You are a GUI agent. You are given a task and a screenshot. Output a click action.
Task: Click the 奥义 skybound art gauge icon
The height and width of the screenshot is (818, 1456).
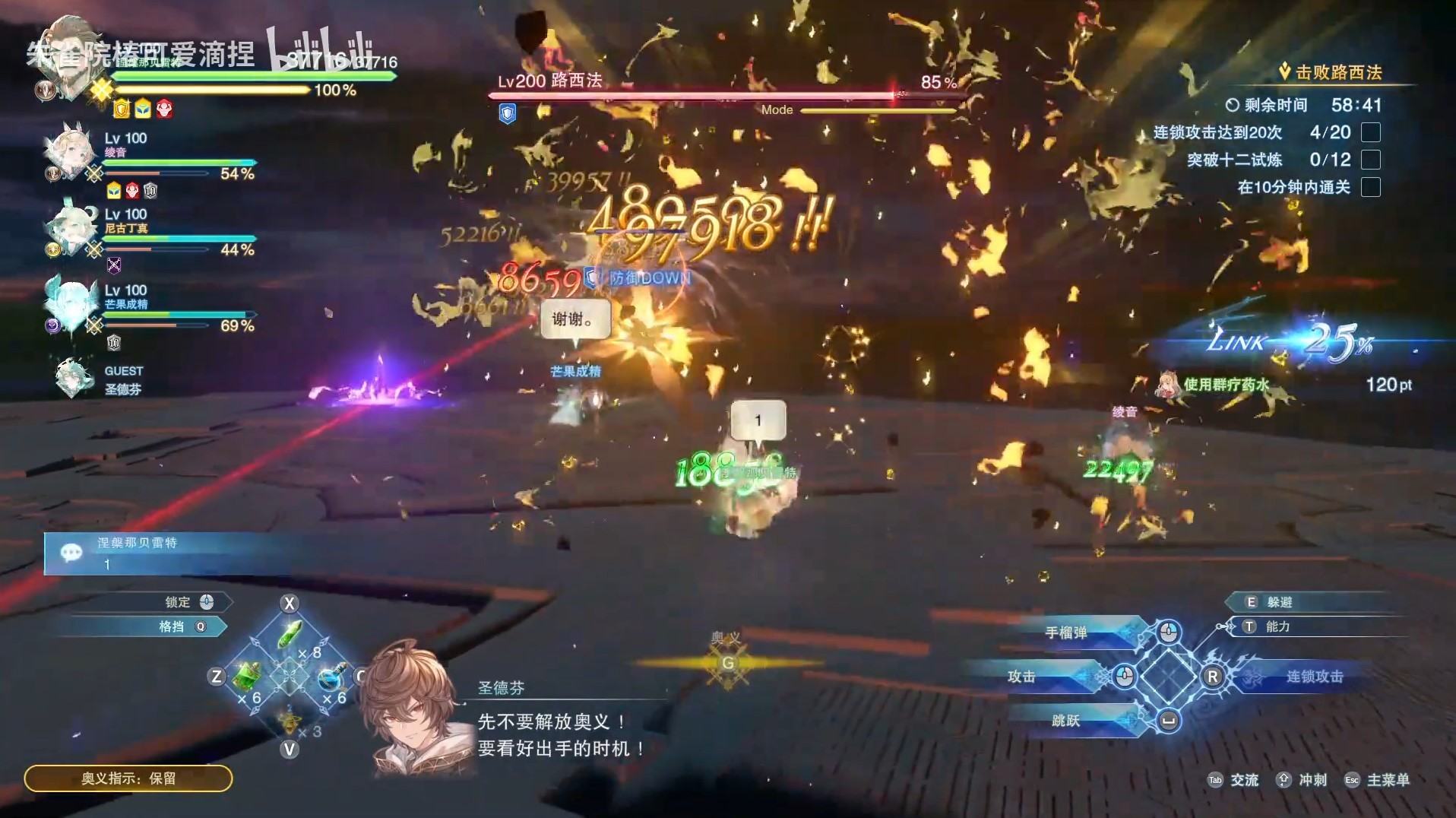[x=727, y=663]
